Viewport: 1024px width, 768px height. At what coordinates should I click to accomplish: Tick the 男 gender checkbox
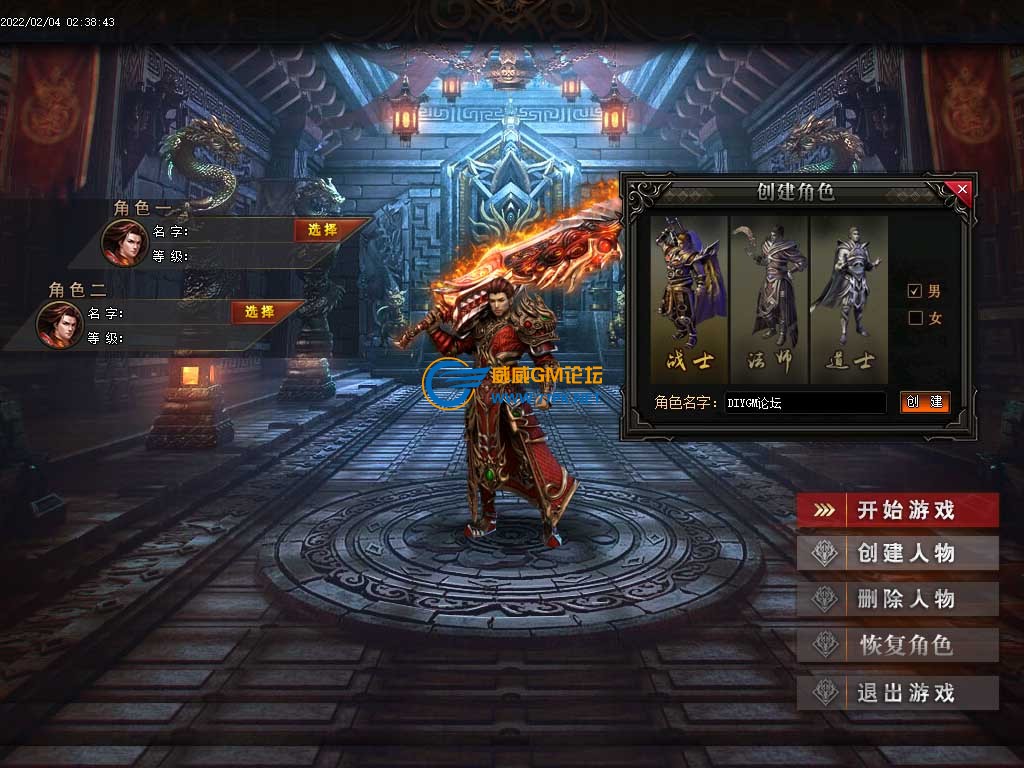point(914,291)
